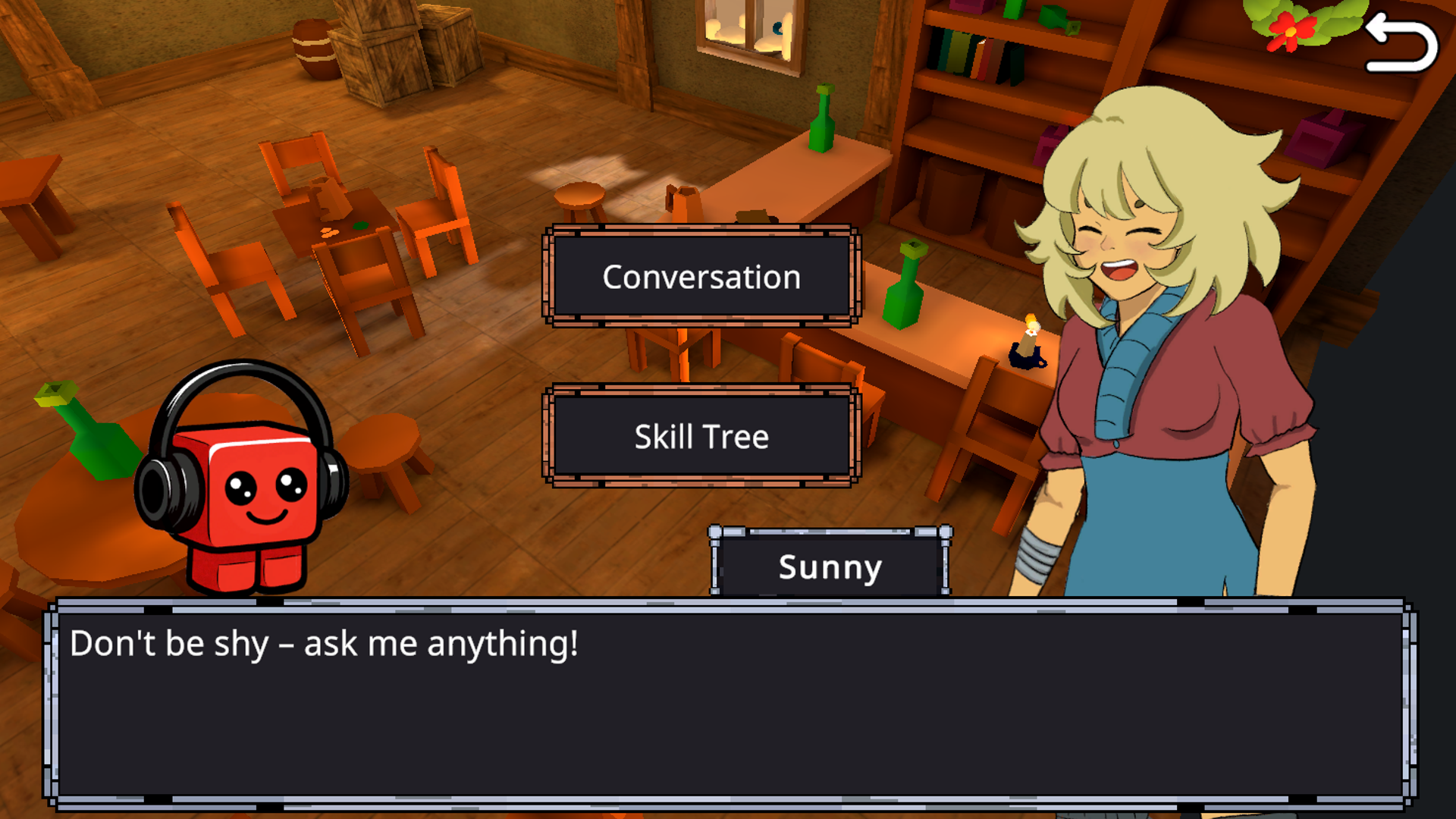This screenshot has height=819, width=1456.
Task: Open the Skill Tree menu
Action: 700,436
